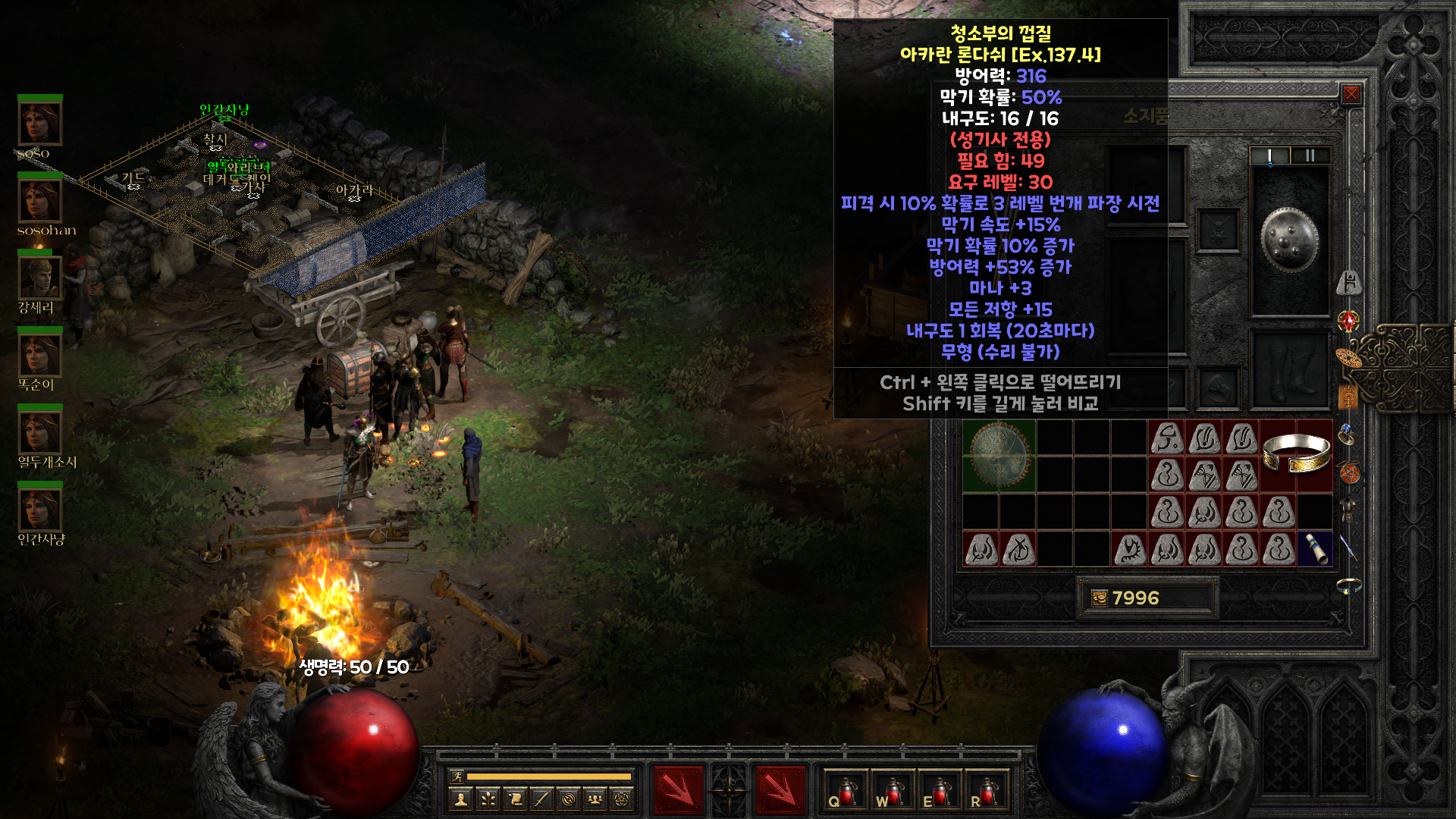The image size is (1456, 819).
Task: Select the green-highlighted shield in inventory
Action: click(x=999, y=455)
